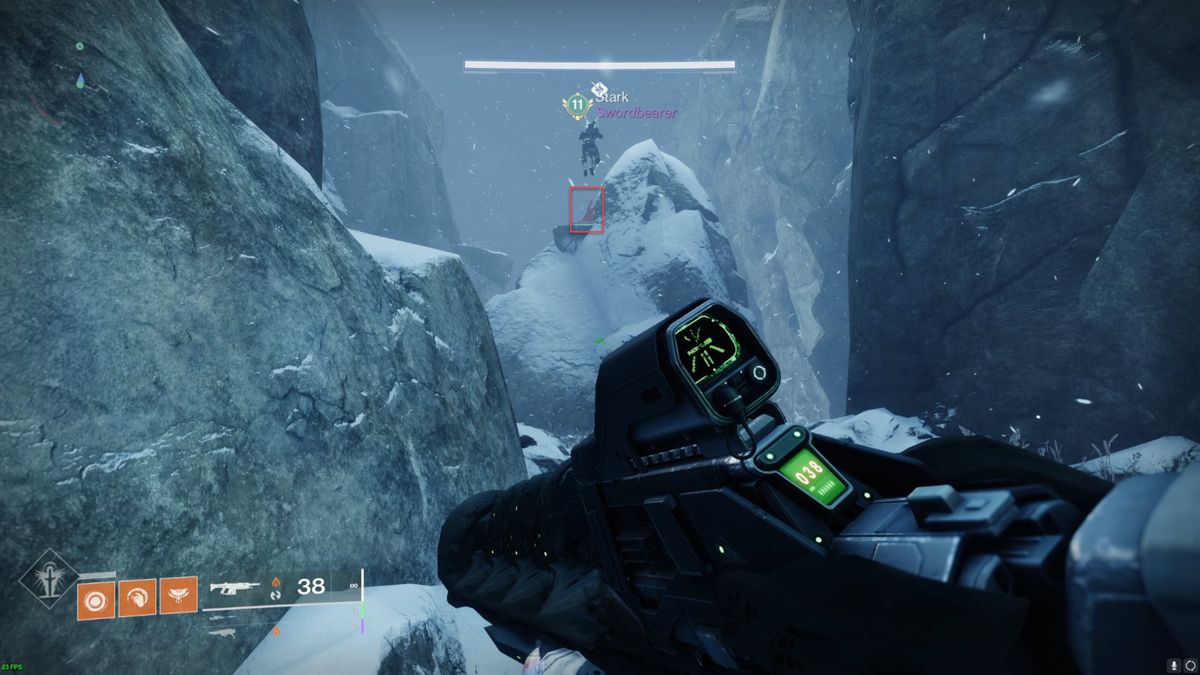Click the circular overlay icon beside microphone
1200x675 pixels.
1190,665
